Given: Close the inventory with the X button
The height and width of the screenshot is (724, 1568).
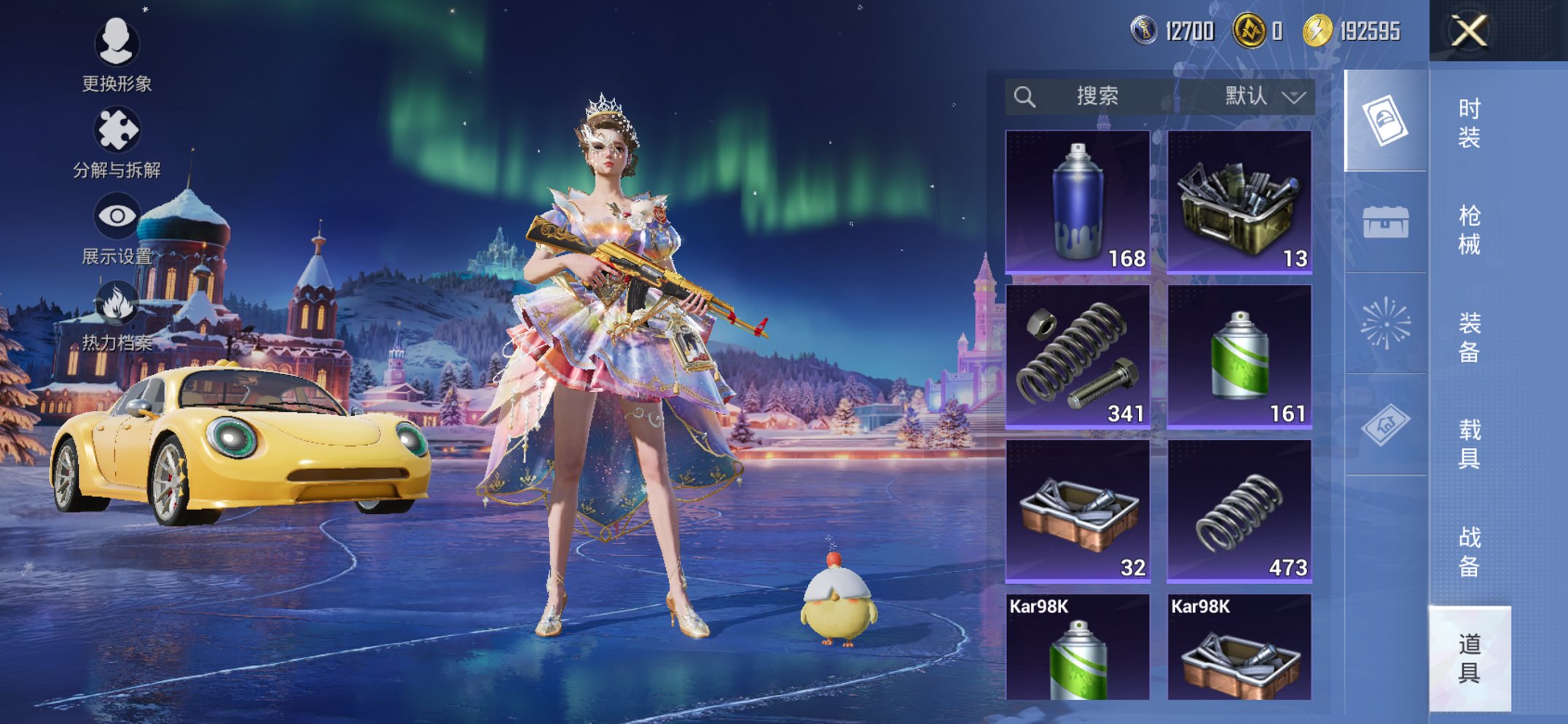Looking at the screenshot, I should point(1468,31).
